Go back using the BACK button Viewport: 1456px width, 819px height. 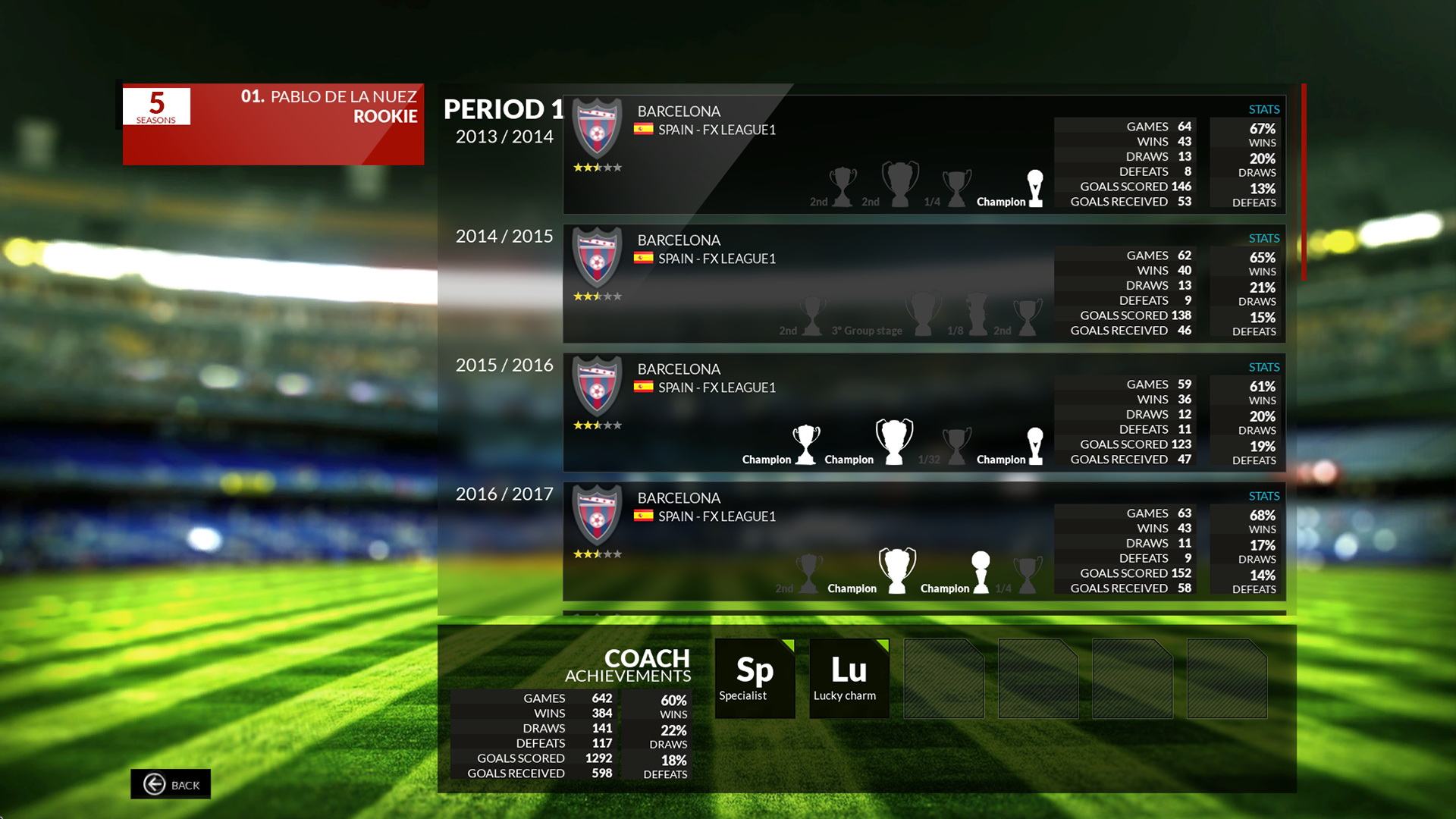(x=171, y=784)
